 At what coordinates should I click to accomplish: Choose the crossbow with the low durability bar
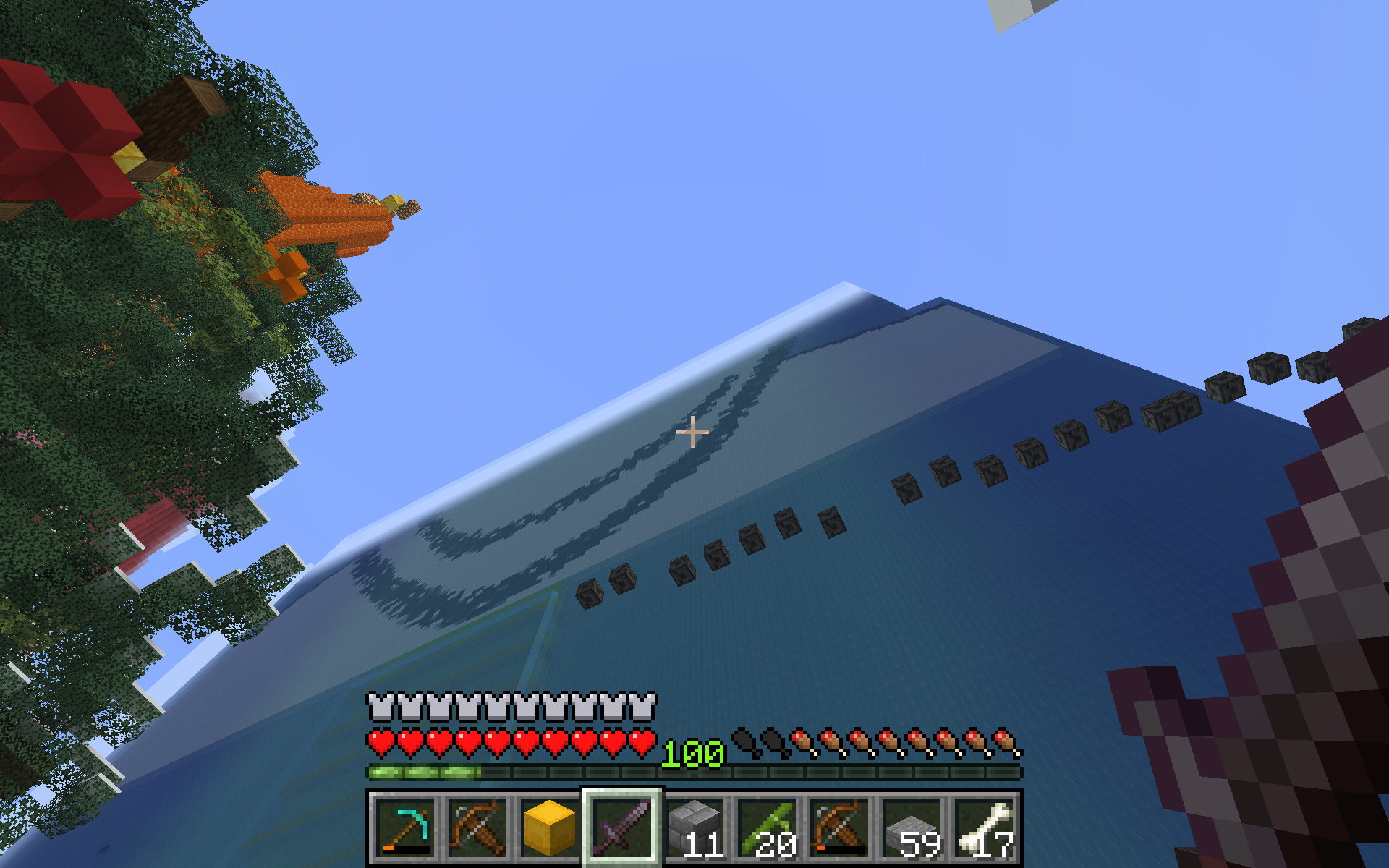click(839, 827)
